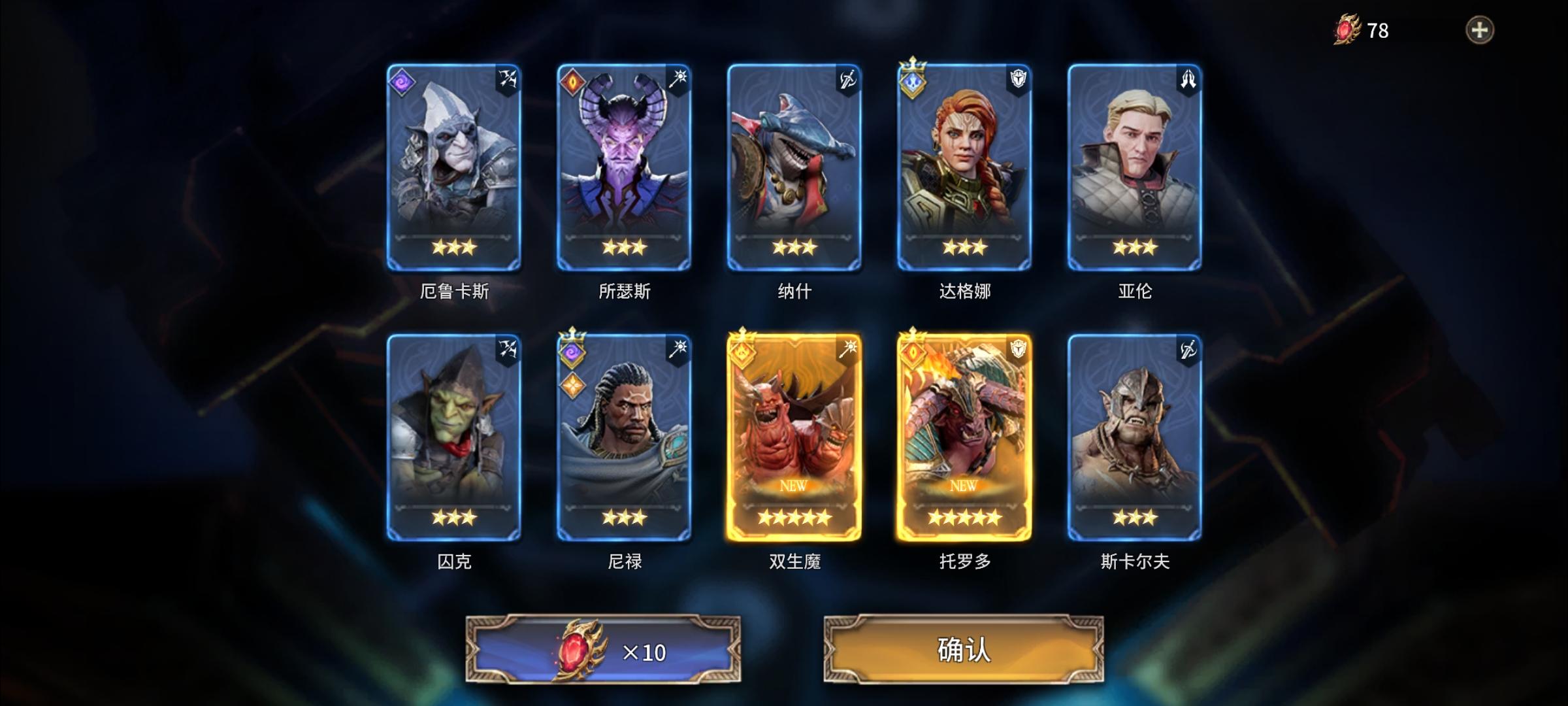Click the support hands icon on 亚伦 card
Screen dimensions: 1568x706
coord(1187,77)
